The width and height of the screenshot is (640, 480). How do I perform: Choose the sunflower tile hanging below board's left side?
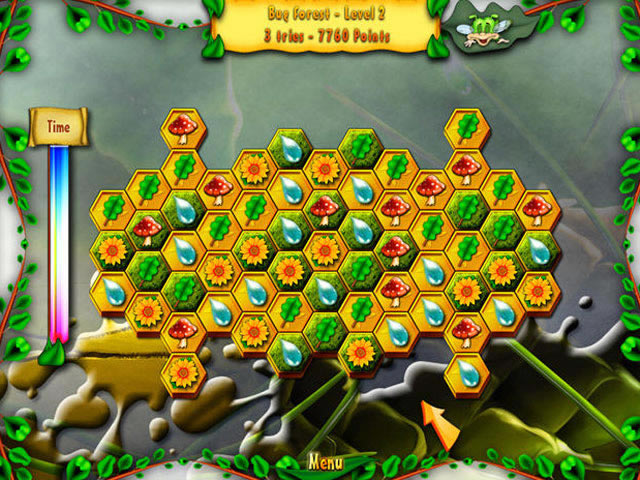click(x=182, y=372)
